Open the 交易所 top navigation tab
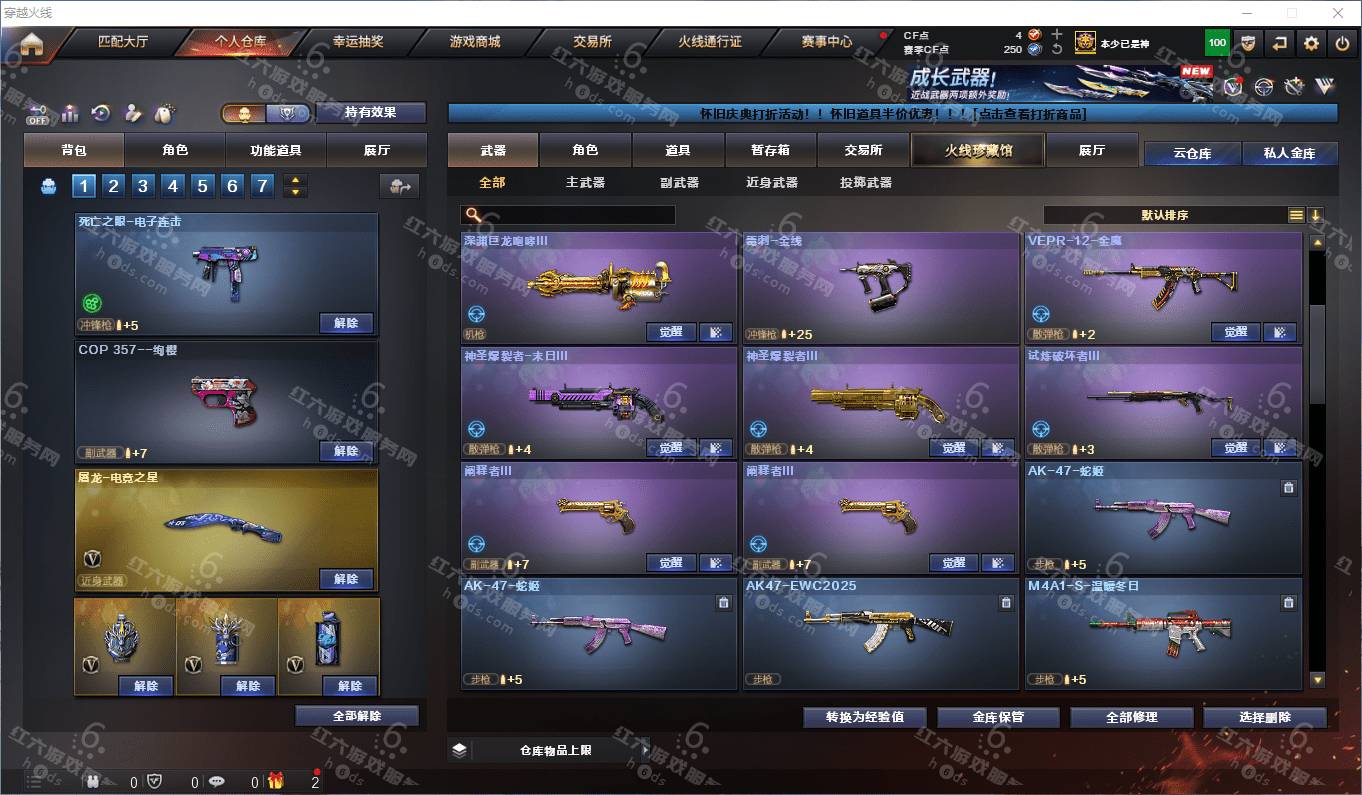Image resolution: width=1362 pixels, height=795 pixels. [x=592, y=42]
